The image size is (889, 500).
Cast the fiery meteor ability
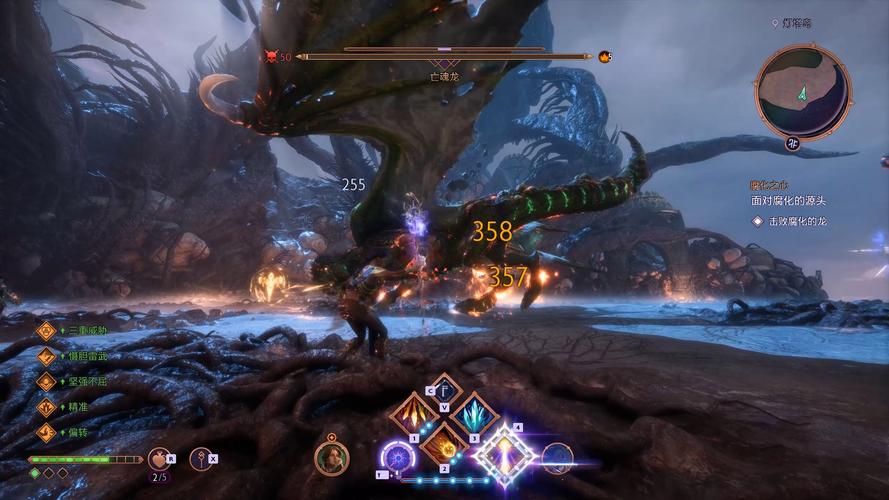442,444
